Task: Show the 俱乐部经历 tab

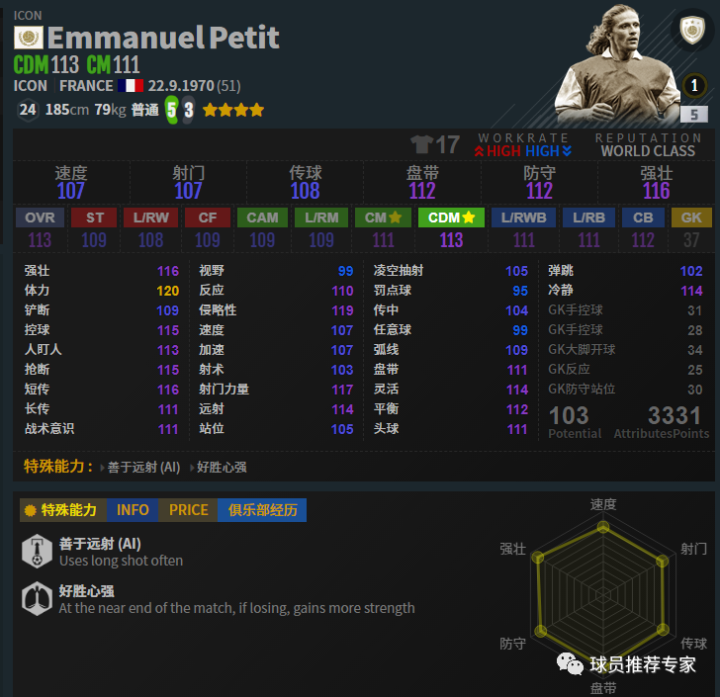Action: pyautogui.click(x=261, y=510)
